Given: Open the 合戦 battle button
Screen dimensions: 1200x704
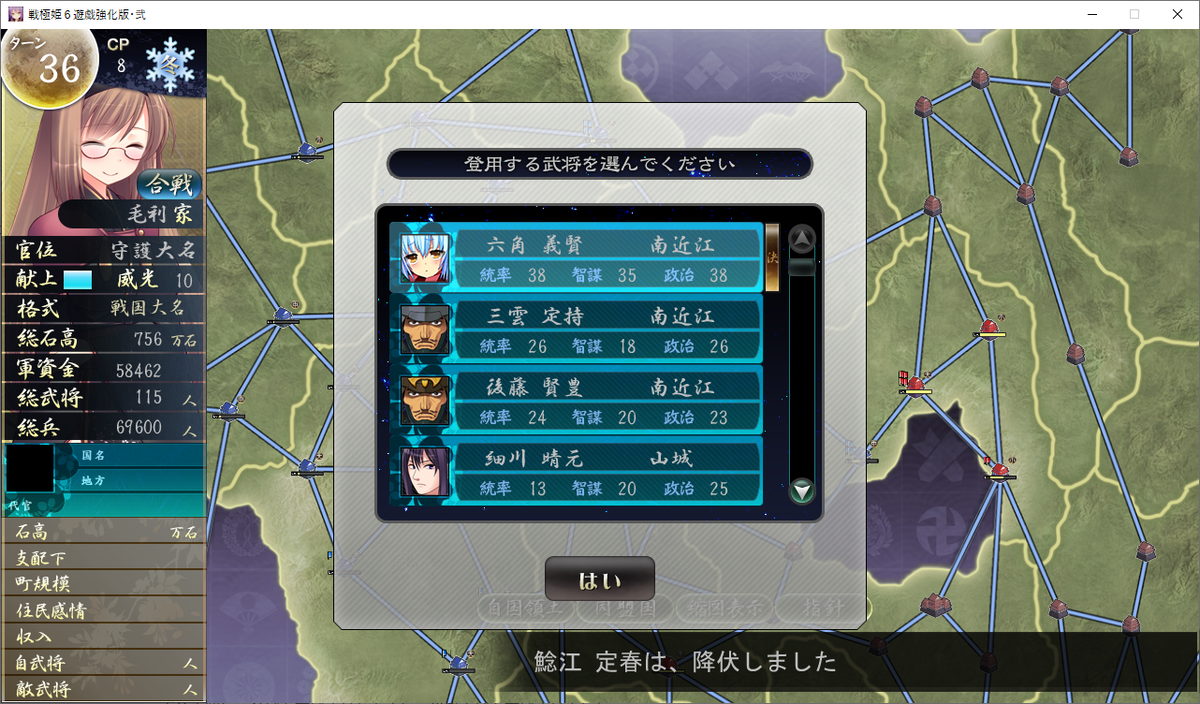Looking at the screenshot, I should tap(169, 184).
